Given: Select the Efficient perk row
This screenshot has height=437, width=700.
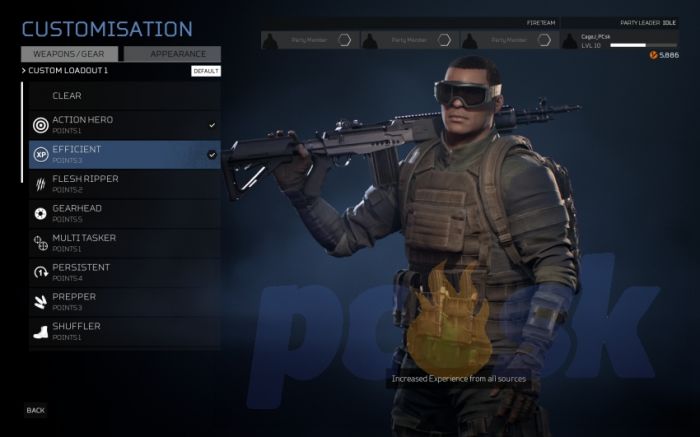Looking at the screenshot, I should pos(124,154).
